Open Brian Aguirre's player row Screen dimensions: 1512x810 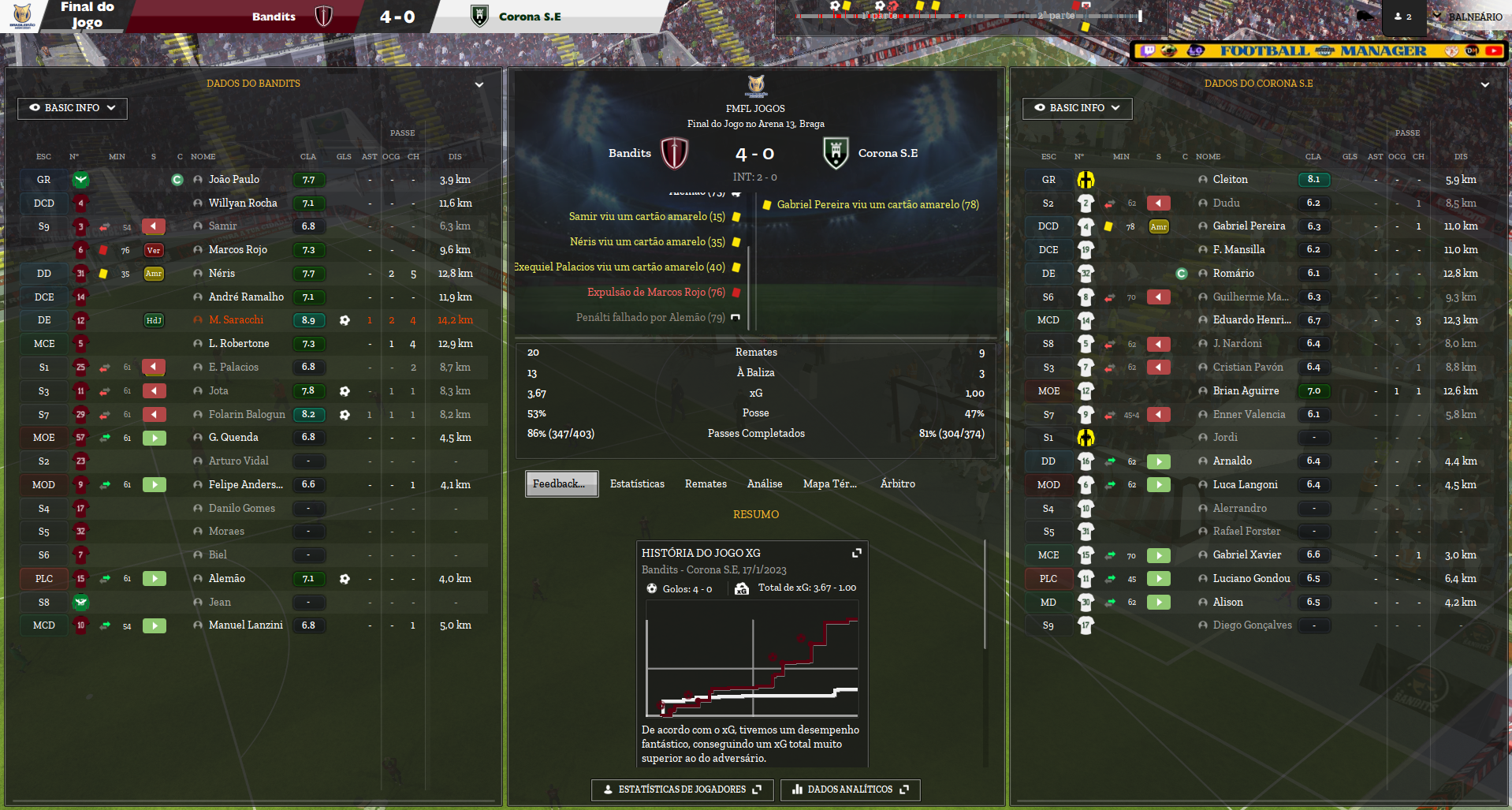click(x=1246, y=391)
